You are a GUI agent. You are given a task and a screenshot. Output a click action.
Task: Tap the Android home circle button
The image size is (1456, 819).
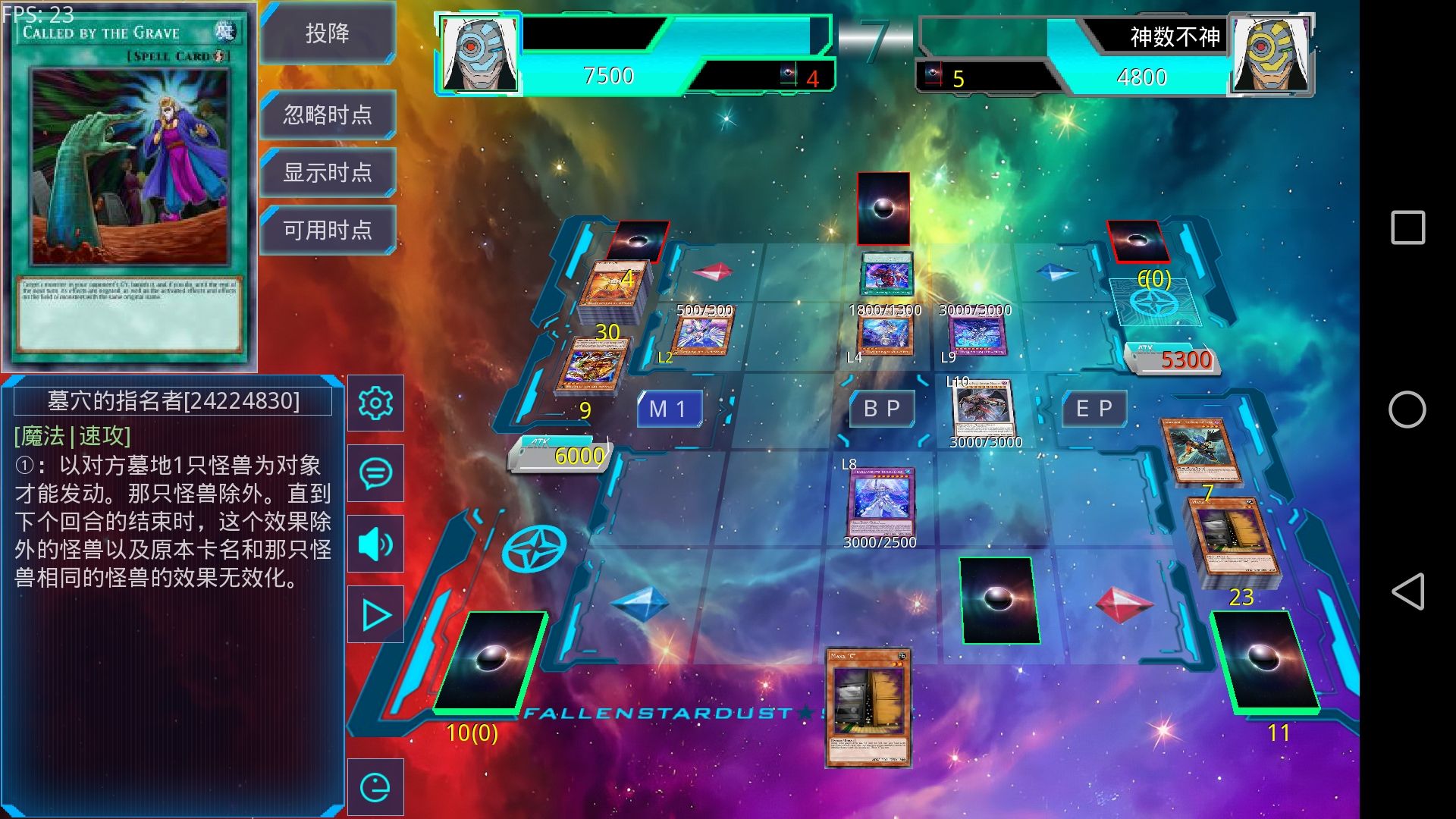coord(1407,409)
